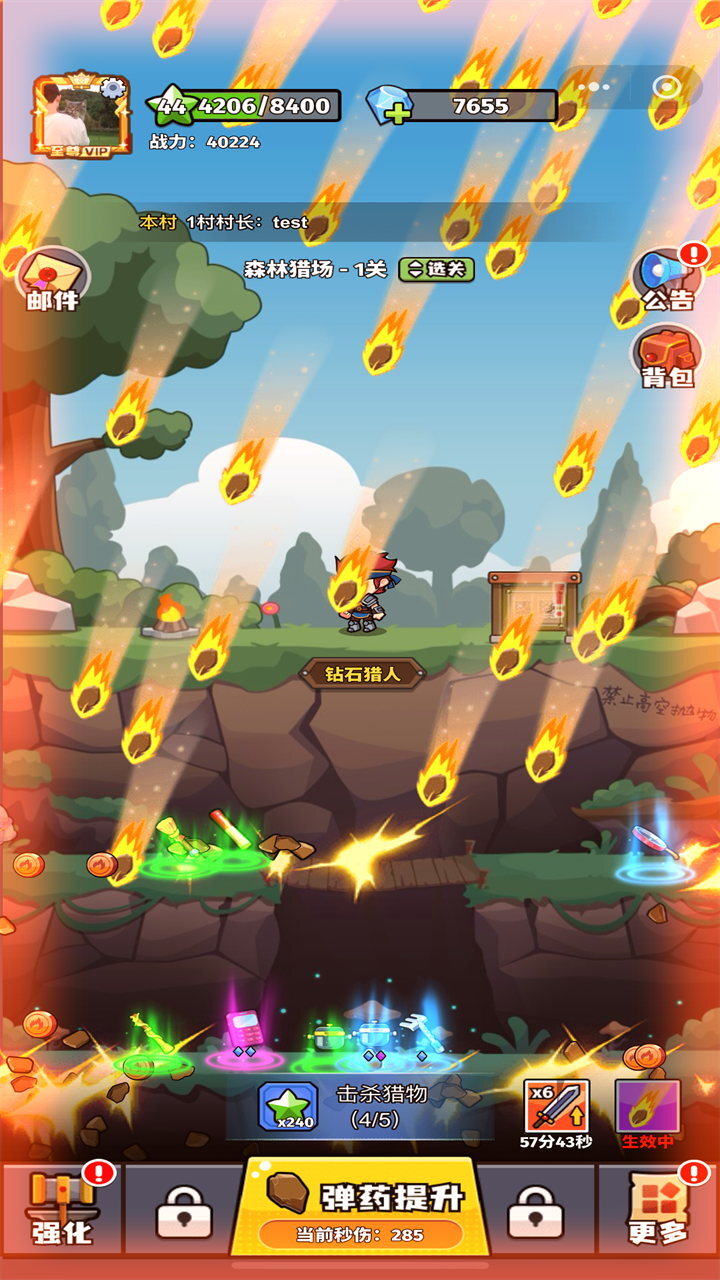Open the 更多 more menu
This screenshot has height=1280, width=720.
(x=658, y=1208)
